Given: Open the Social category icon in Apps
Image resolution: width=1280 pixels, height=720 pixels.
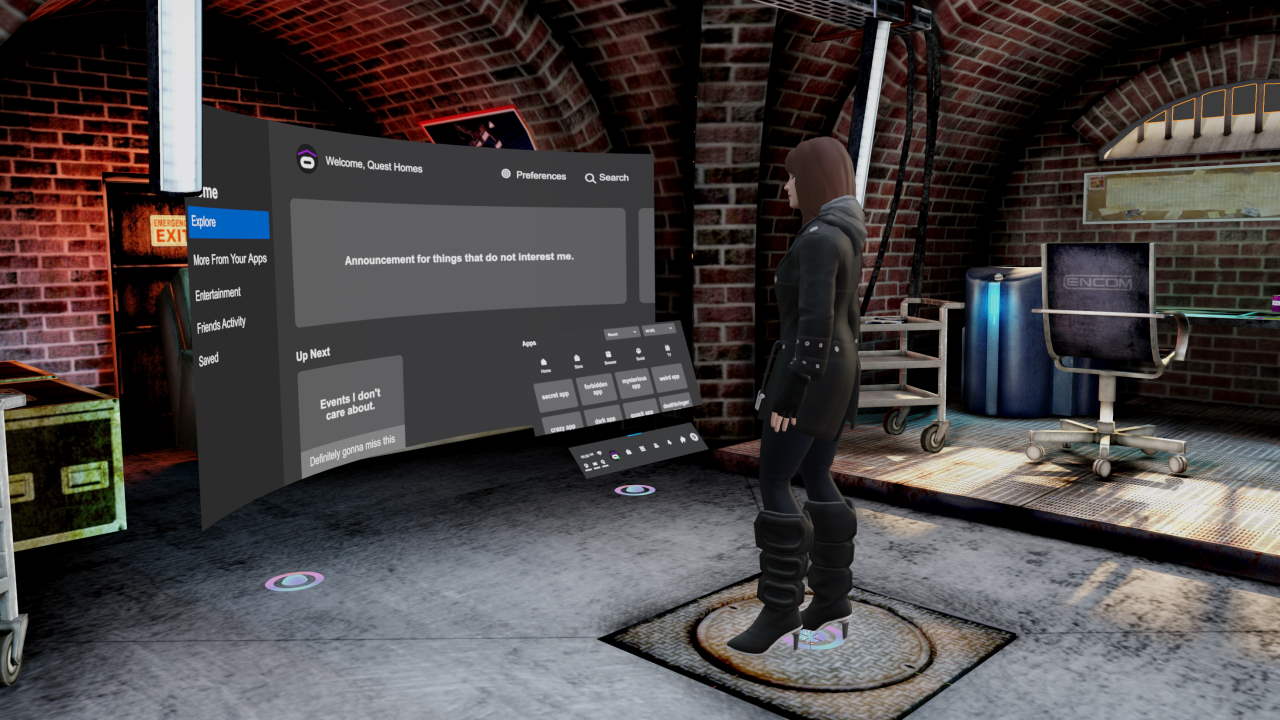Looking at the screenshot, I should [x=639, y=351].
